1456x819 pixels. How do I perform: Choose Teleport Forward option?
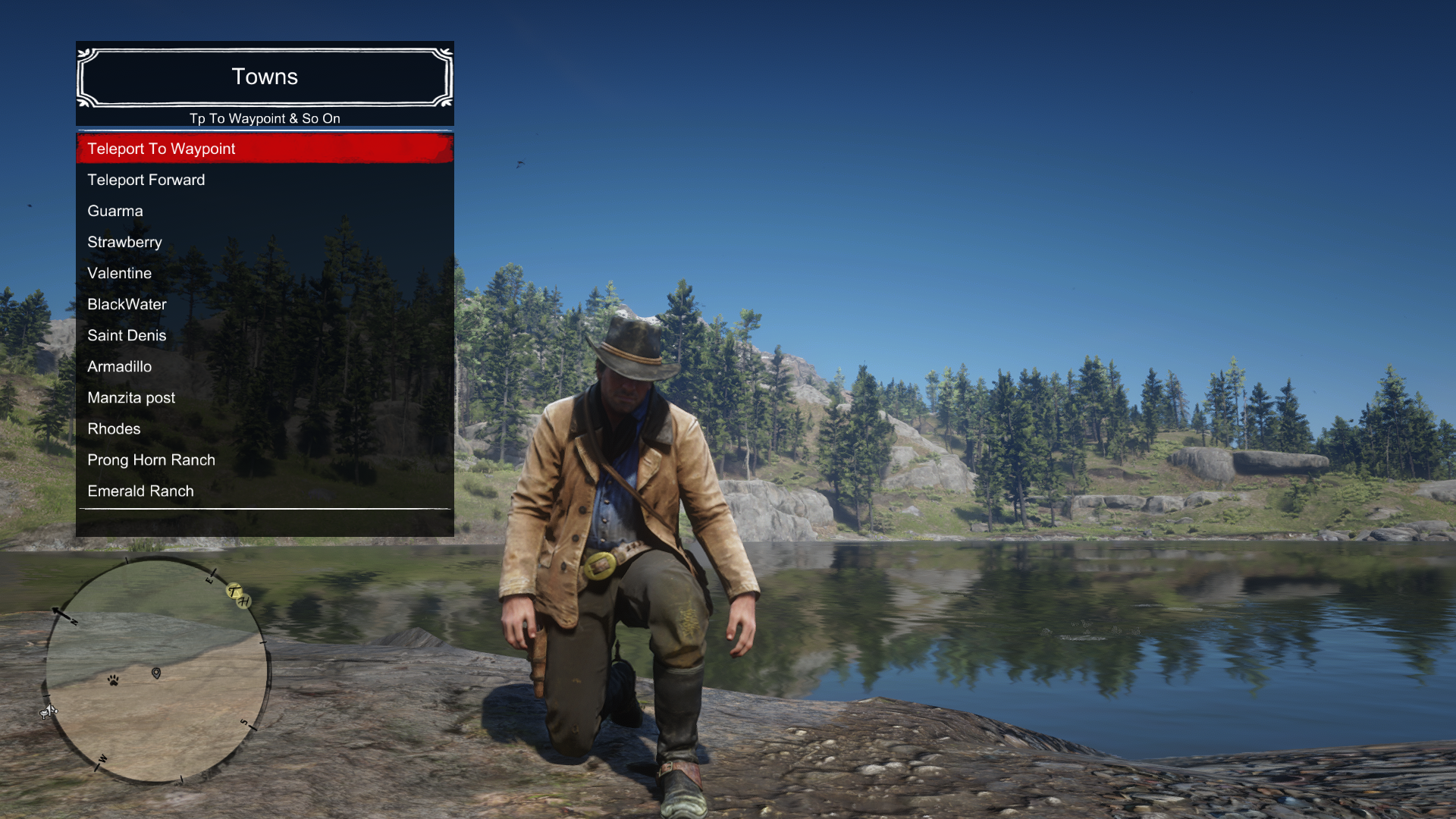coord(265,180)
